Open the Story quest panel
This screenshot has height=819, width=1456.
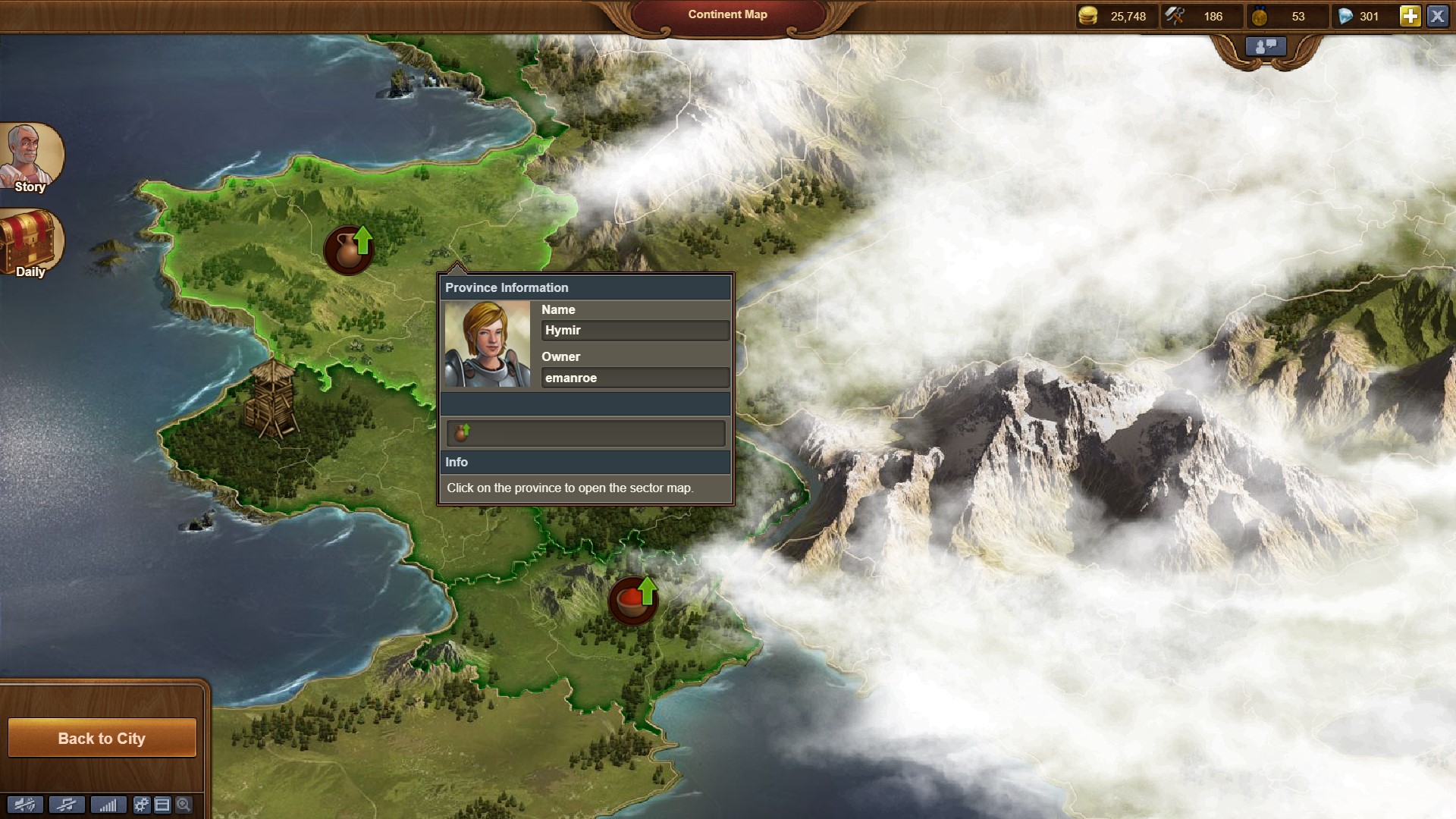30,158
